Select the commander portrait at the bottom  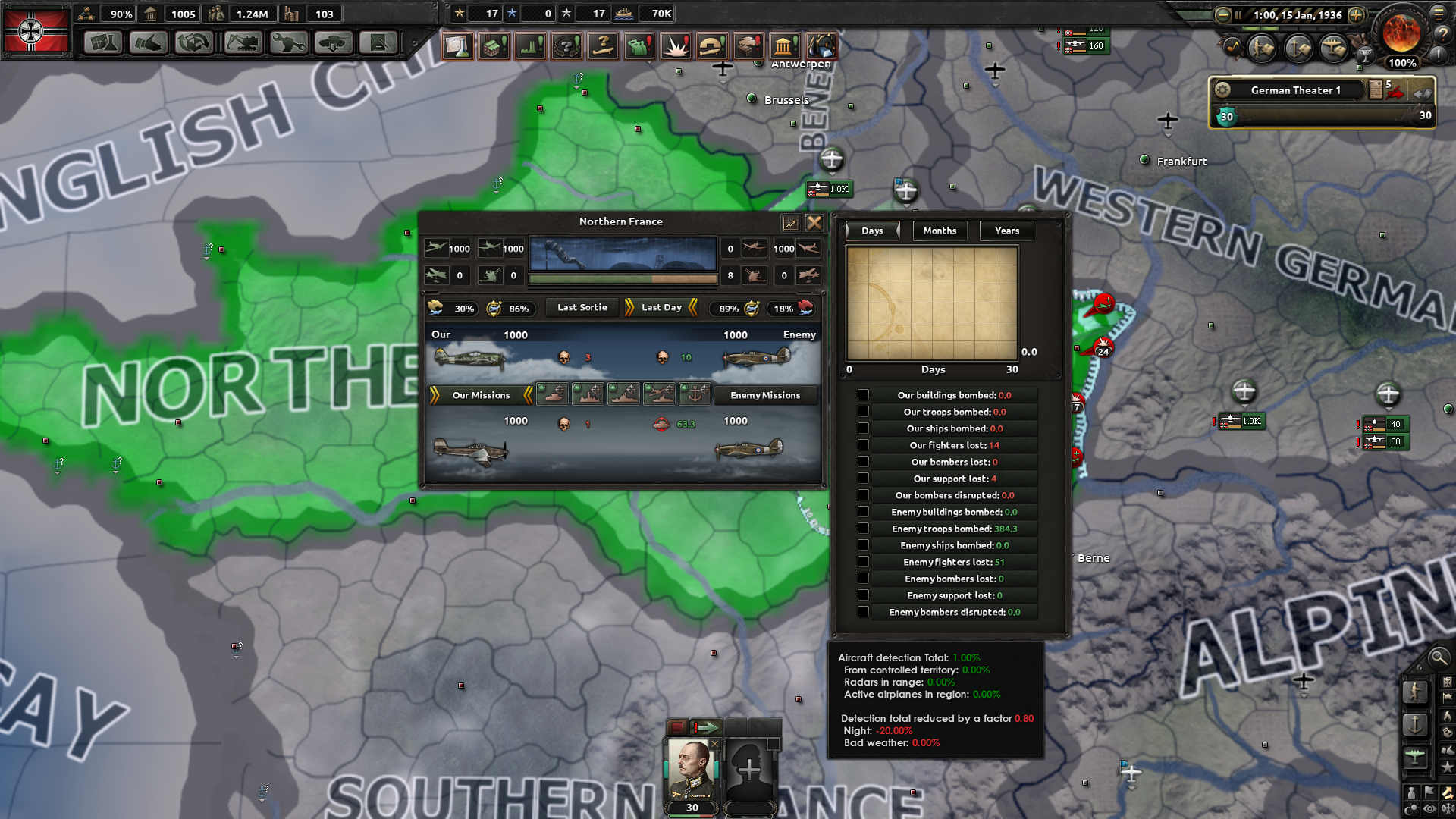(x=691, y=769)
